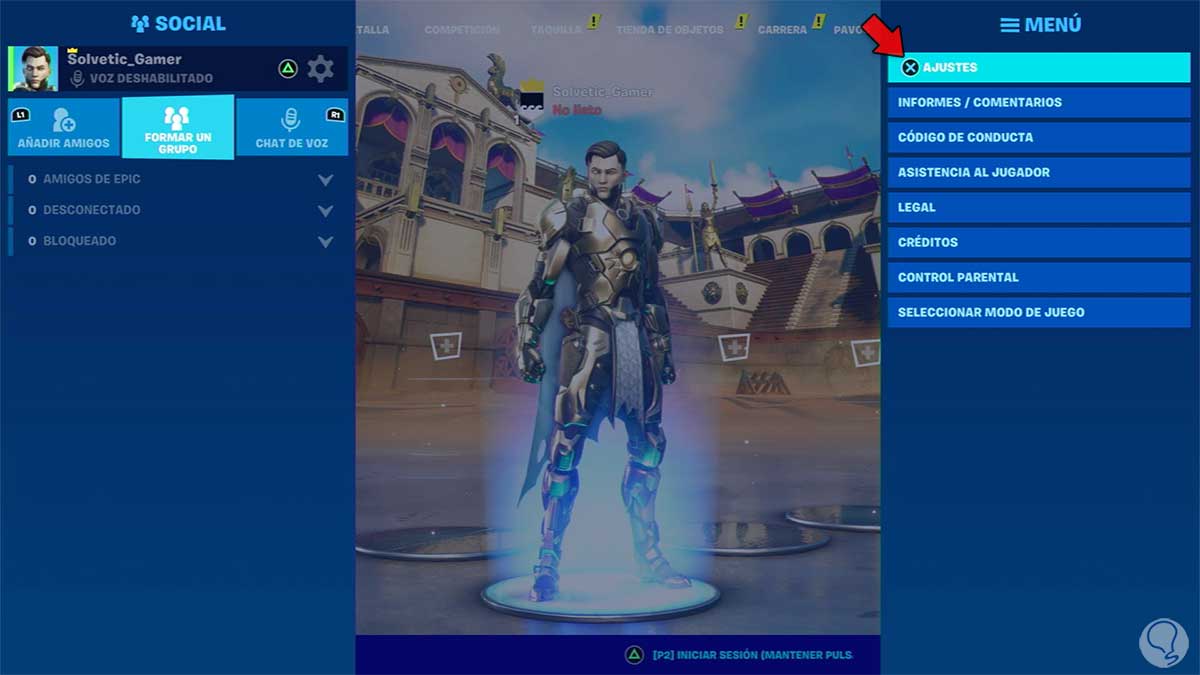The height and width of the screenshot is (675, 1200).
Task: Expand the Desconectado friends list
Action: [324, 211]
